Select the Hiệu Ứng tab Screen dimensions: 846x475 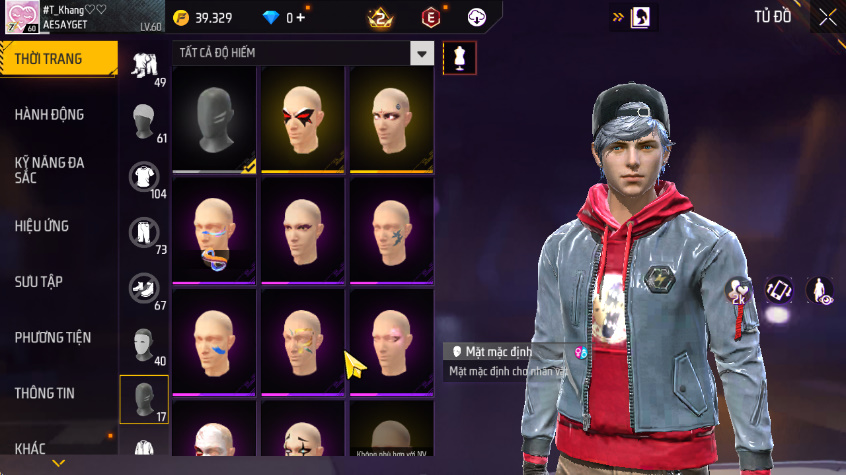42,226
